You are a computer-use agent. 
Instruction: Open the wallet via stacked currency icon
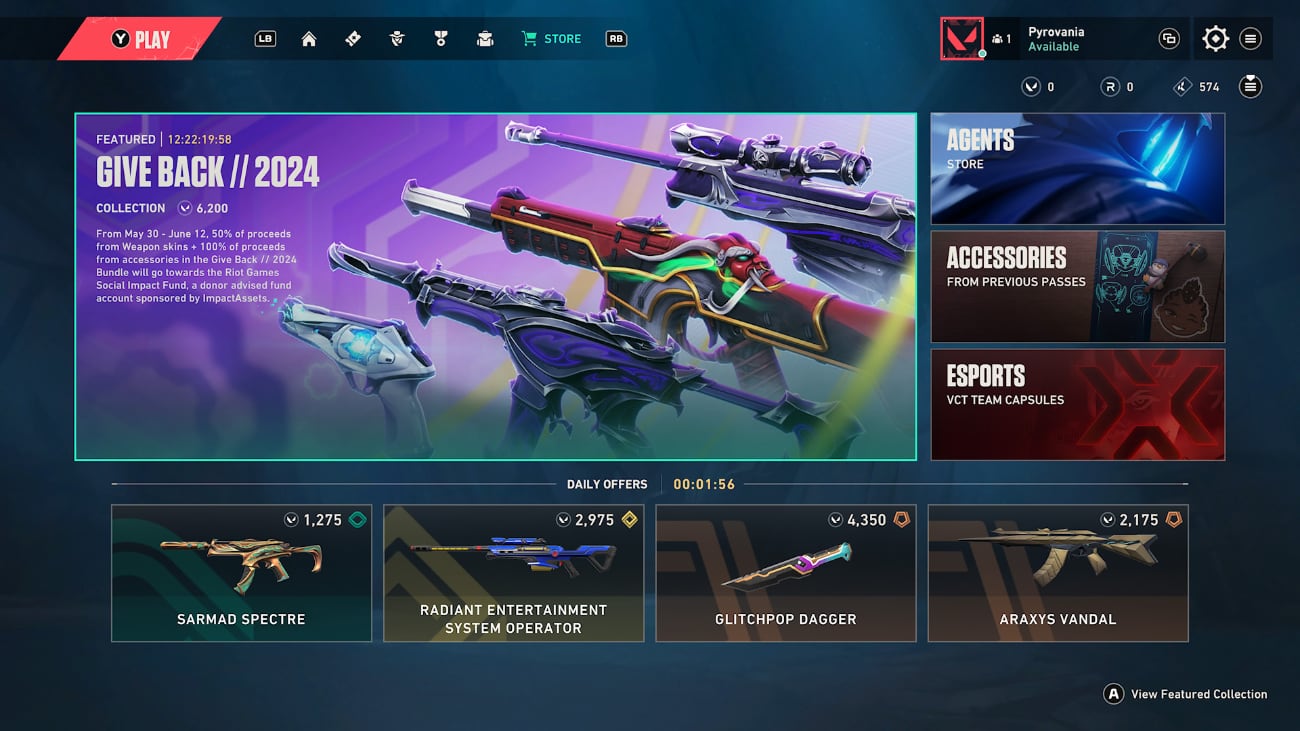[1250, 86]
